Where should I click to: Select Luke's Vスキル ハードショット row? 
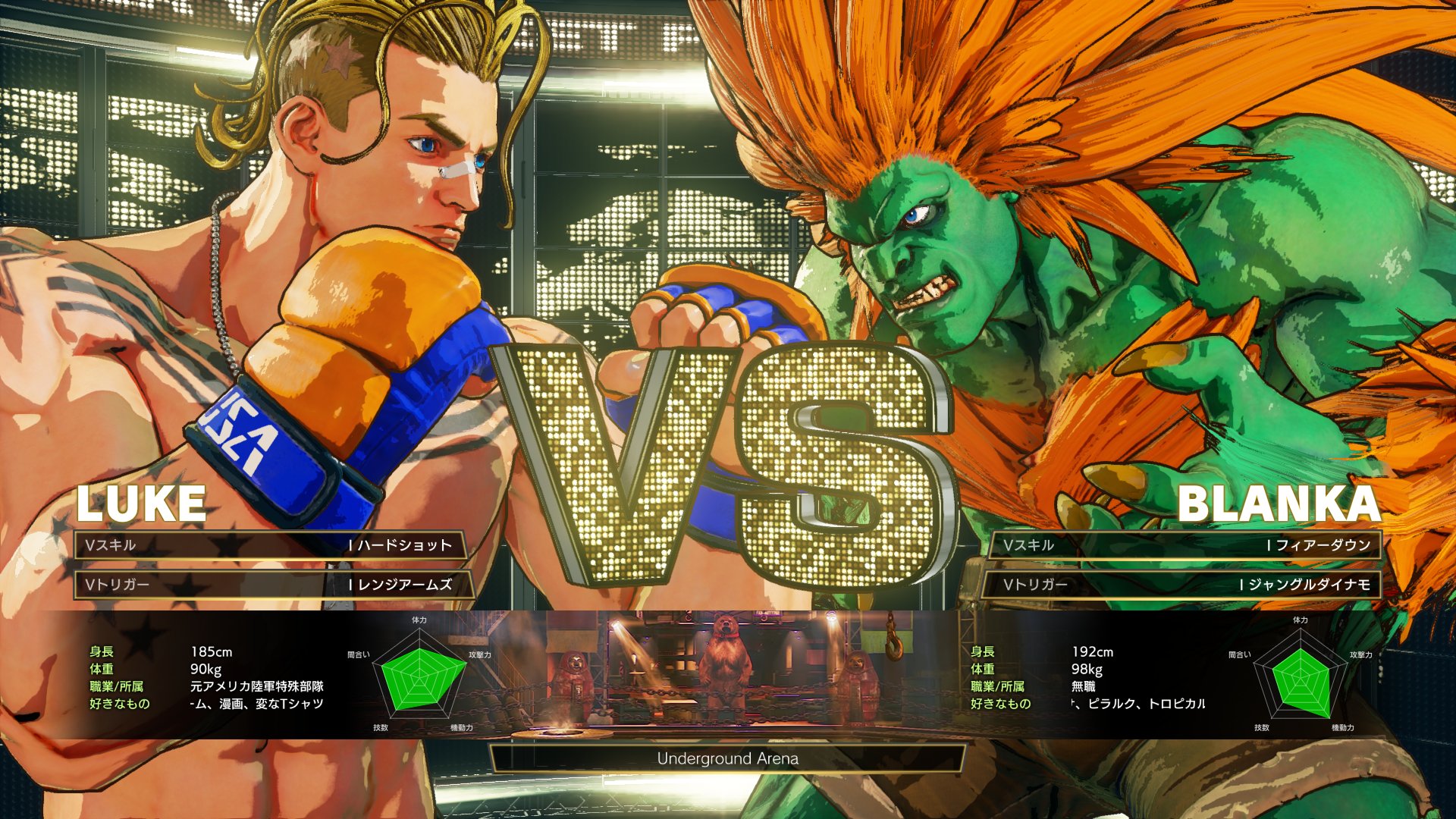[270, 545]
